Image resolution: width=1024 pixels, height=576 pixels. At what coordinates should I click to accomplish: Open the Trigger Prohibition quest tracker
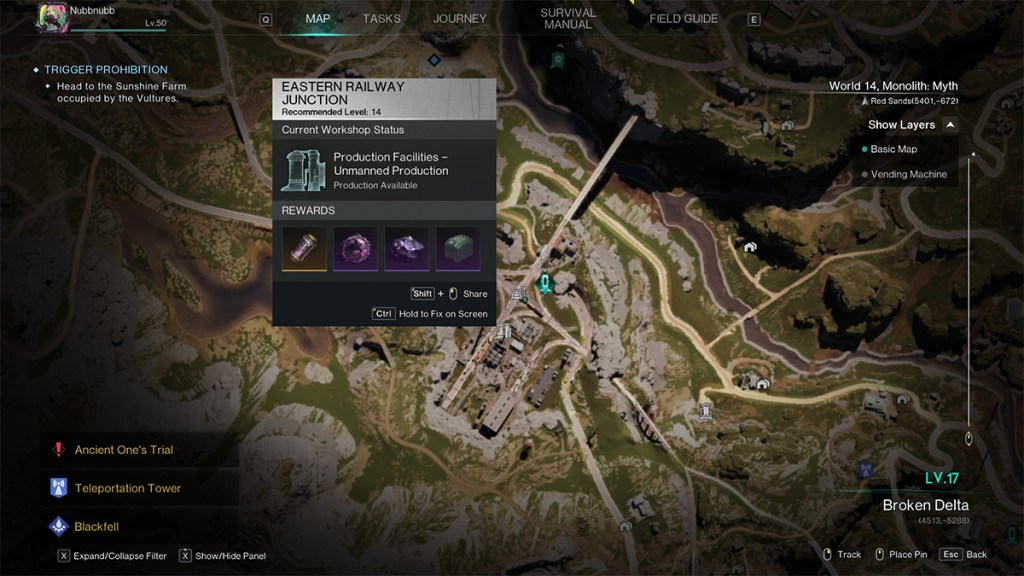pyautogui.click(x=105, y=70)
